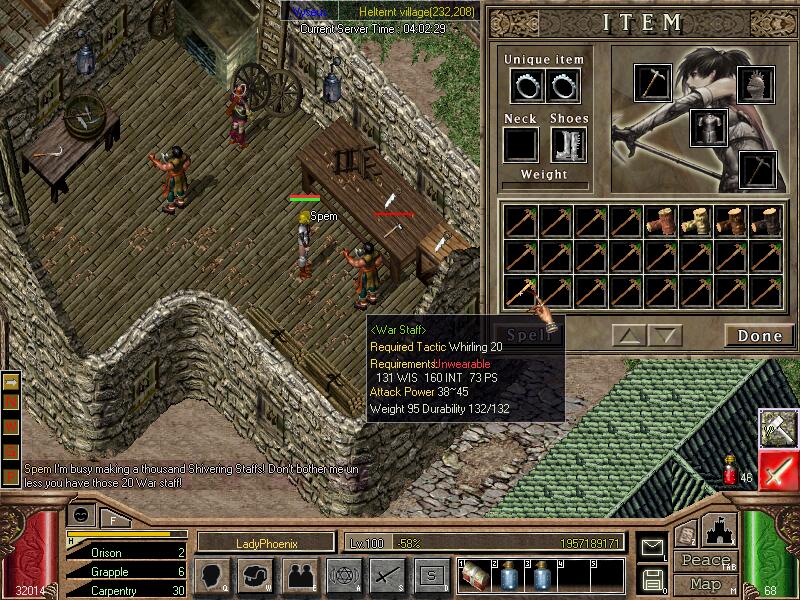Select the equipped boots in Shoes slot

click(x=568, y=145)
